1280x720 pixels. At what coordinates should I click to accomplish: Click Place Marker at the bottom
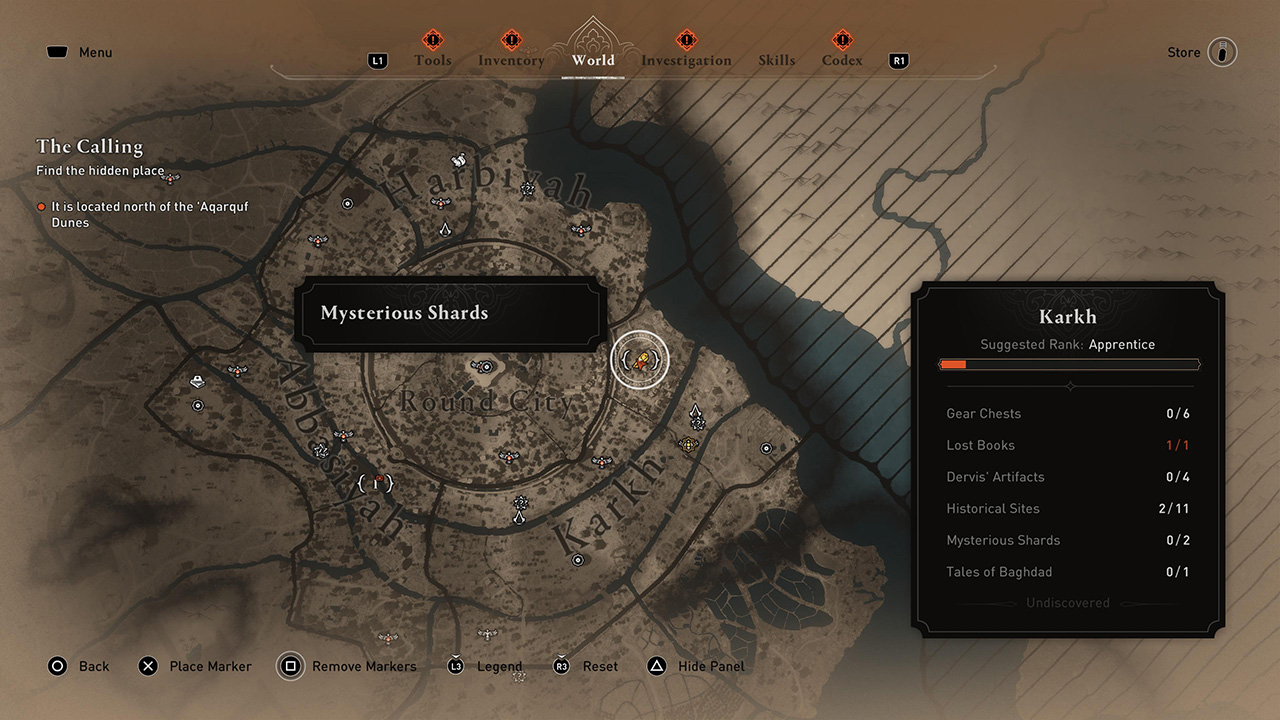tap(194, 666)
